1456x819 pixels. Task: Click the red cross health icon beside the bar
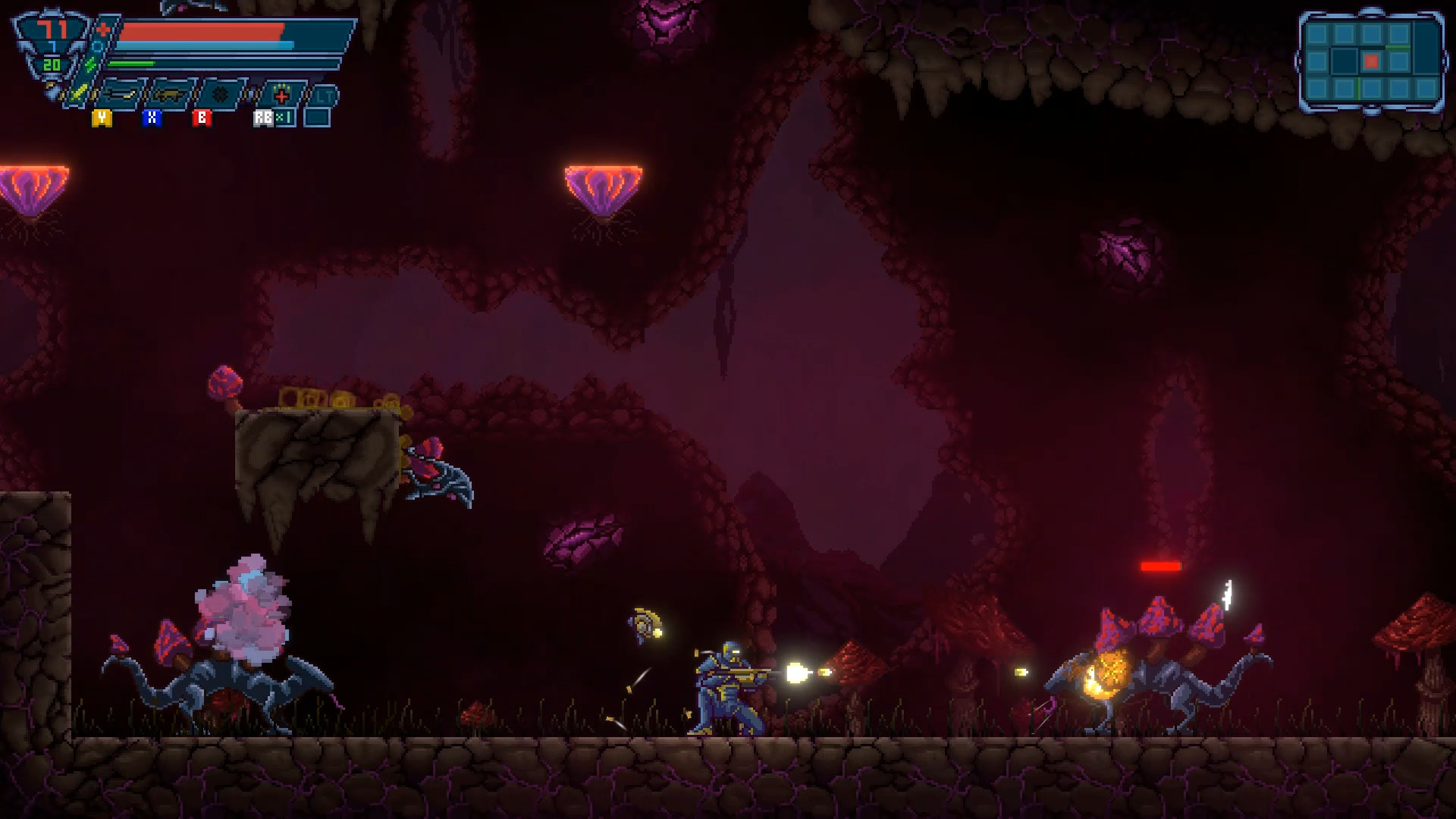102,29
